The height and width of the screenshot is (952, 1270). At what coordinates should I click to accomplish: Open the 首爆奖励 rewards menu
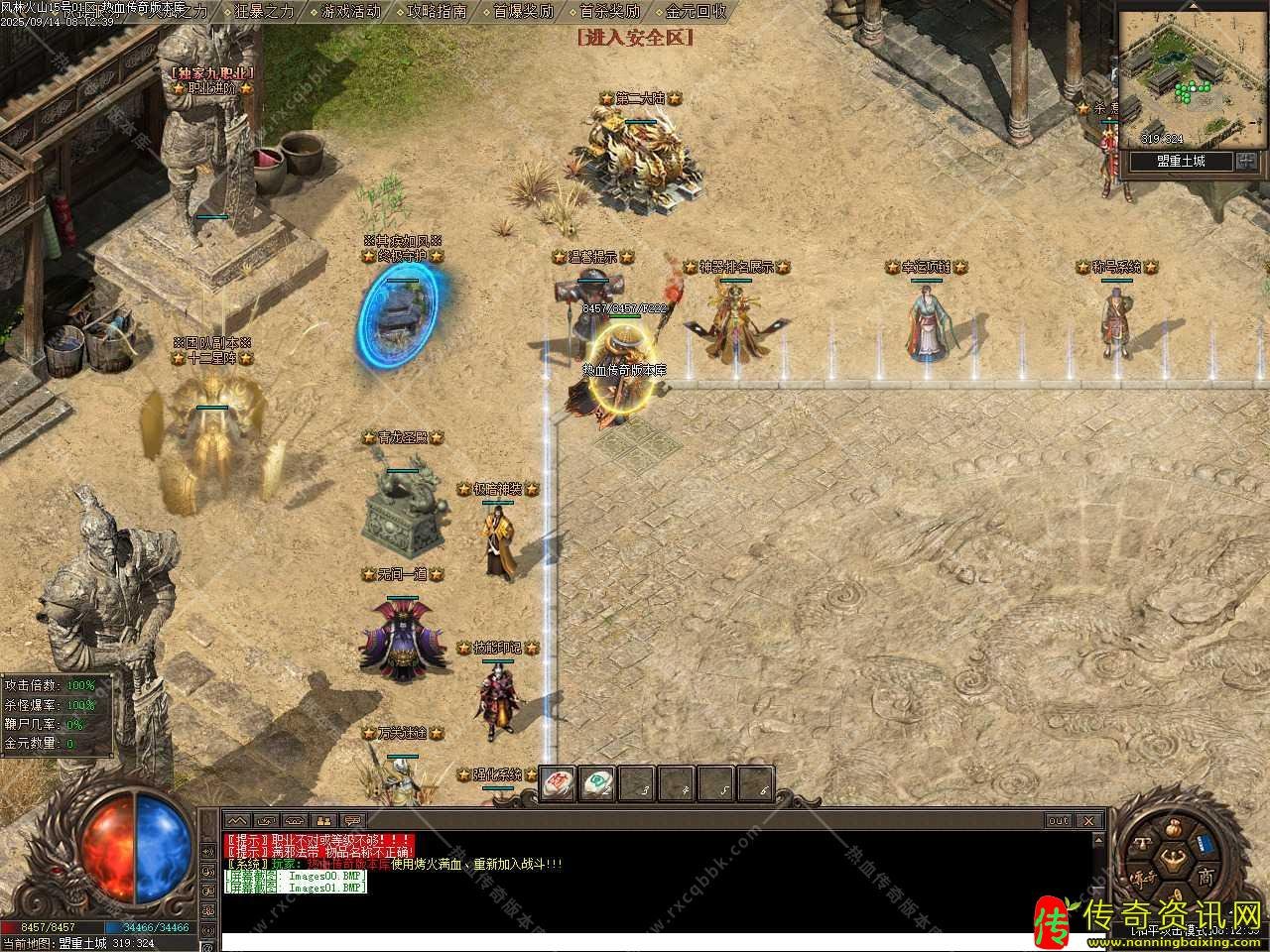click(523, 12)
